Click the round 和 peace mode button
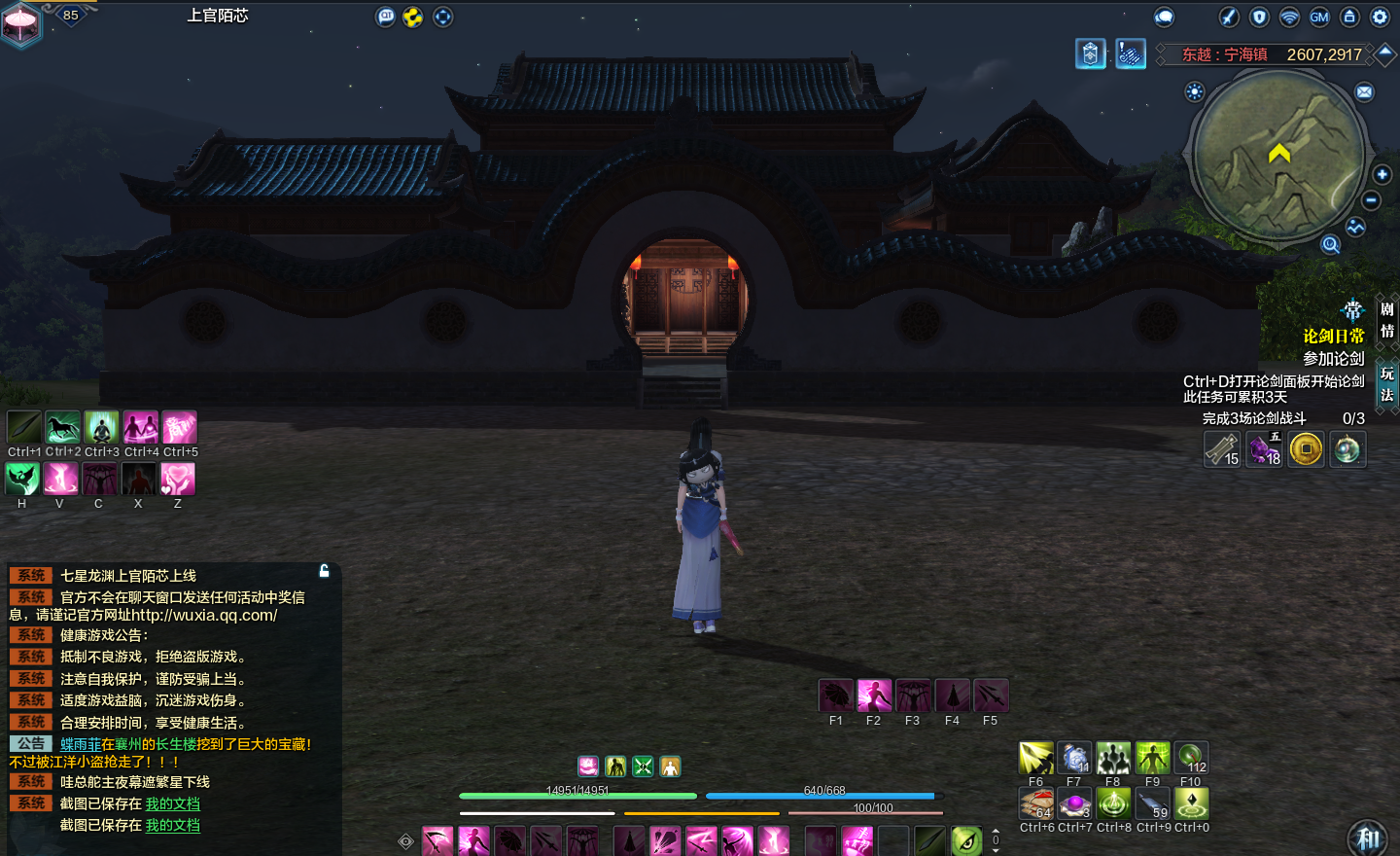The height and width of the screenshot is (856, 1400). (x=1369, y=838)
